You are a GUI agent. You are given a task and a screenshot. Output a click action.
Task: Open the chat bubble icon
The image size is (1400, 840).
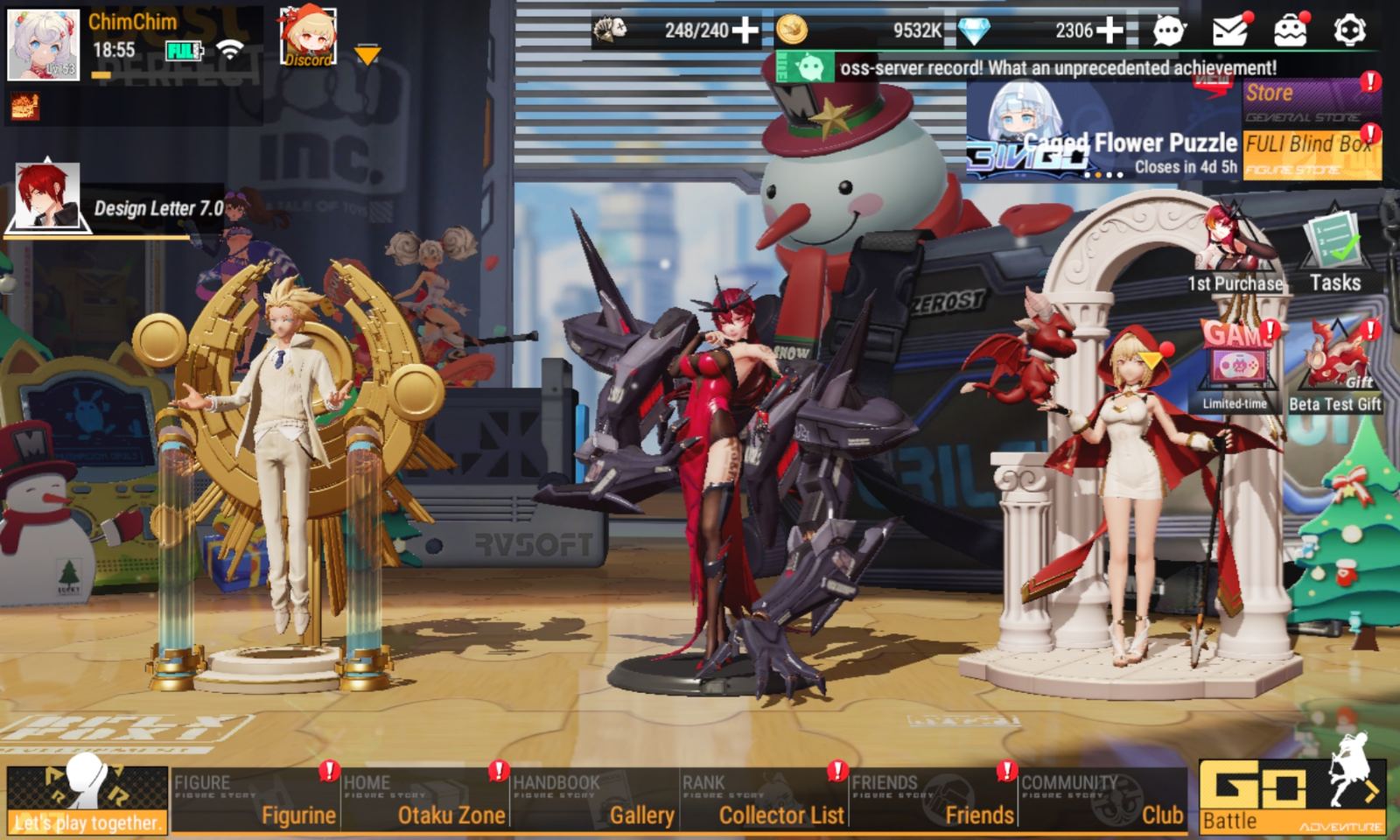pos(1169,31)
